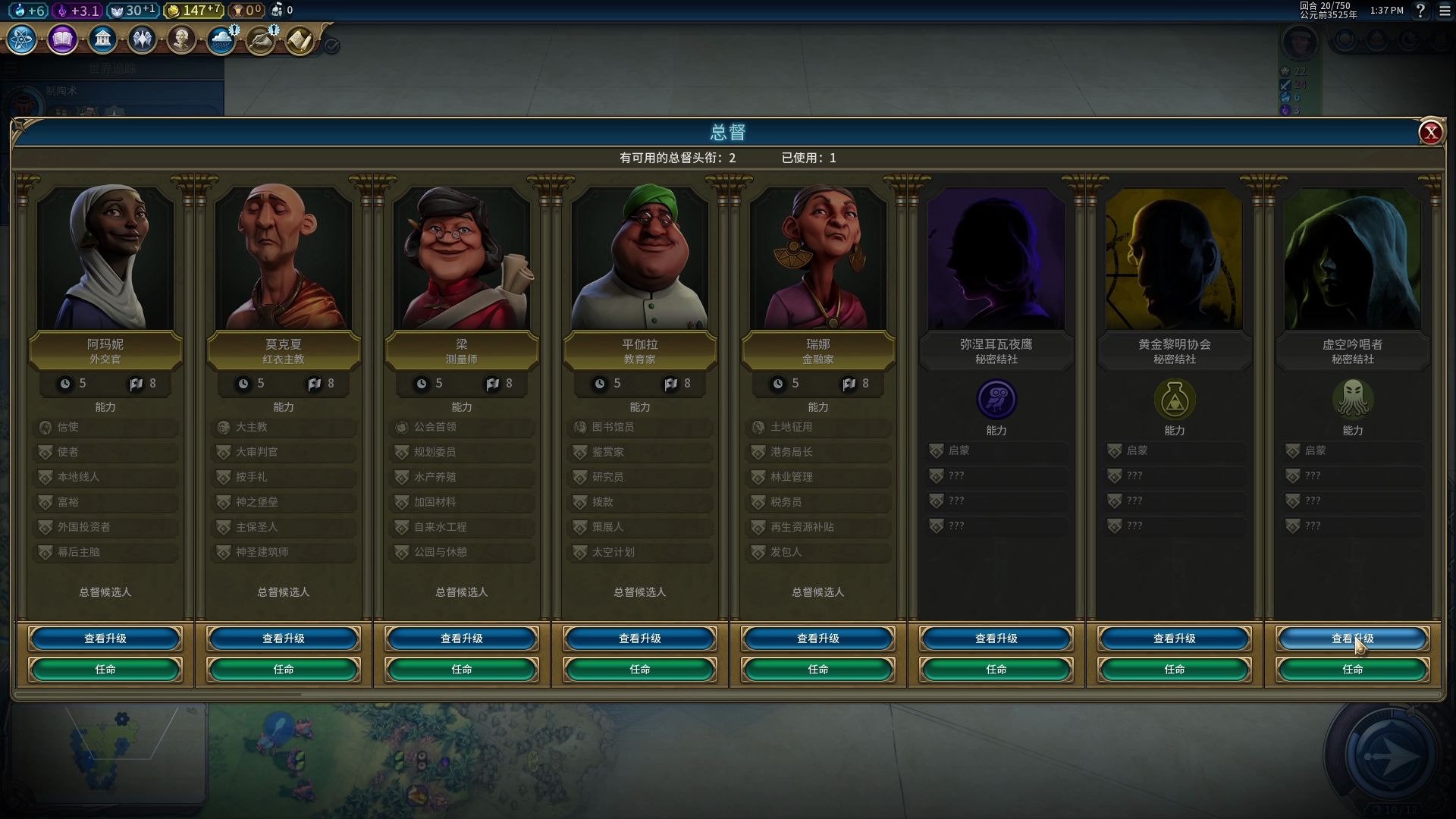Viewport: 1456px width, 819px height.
Task: Appoint the Voidsingers secret society
Action: (1353, 670)
